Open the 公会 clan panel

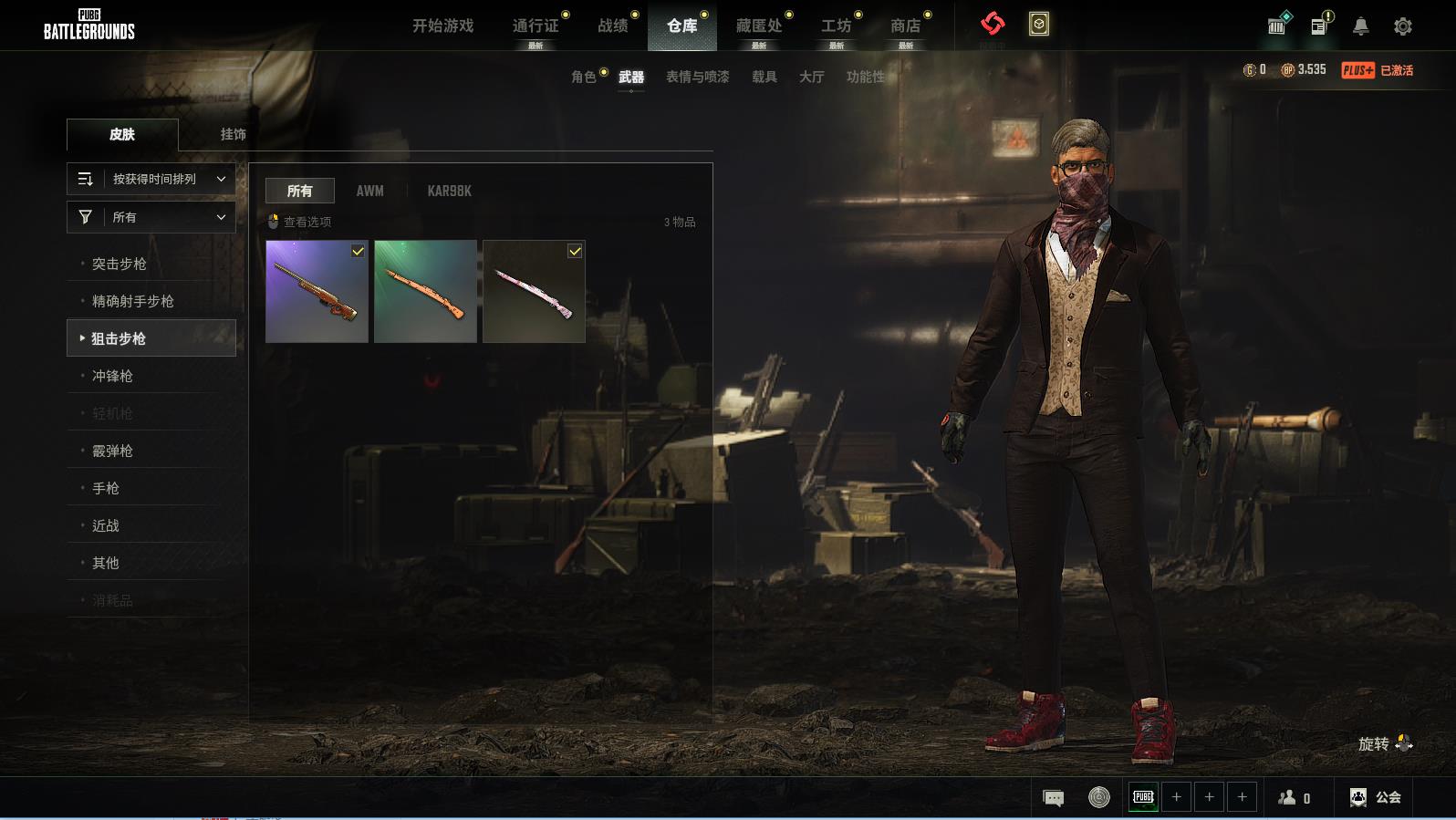[1376, 797]
